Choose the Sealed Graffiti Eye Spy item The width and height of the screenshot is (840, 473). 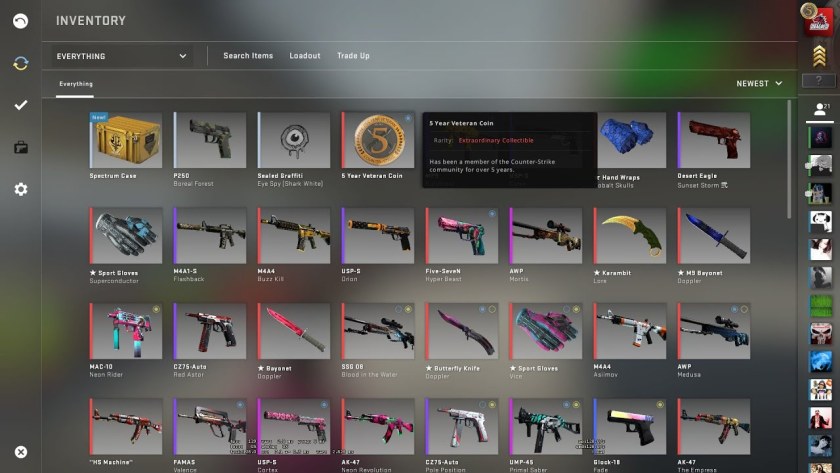point(294,140)
